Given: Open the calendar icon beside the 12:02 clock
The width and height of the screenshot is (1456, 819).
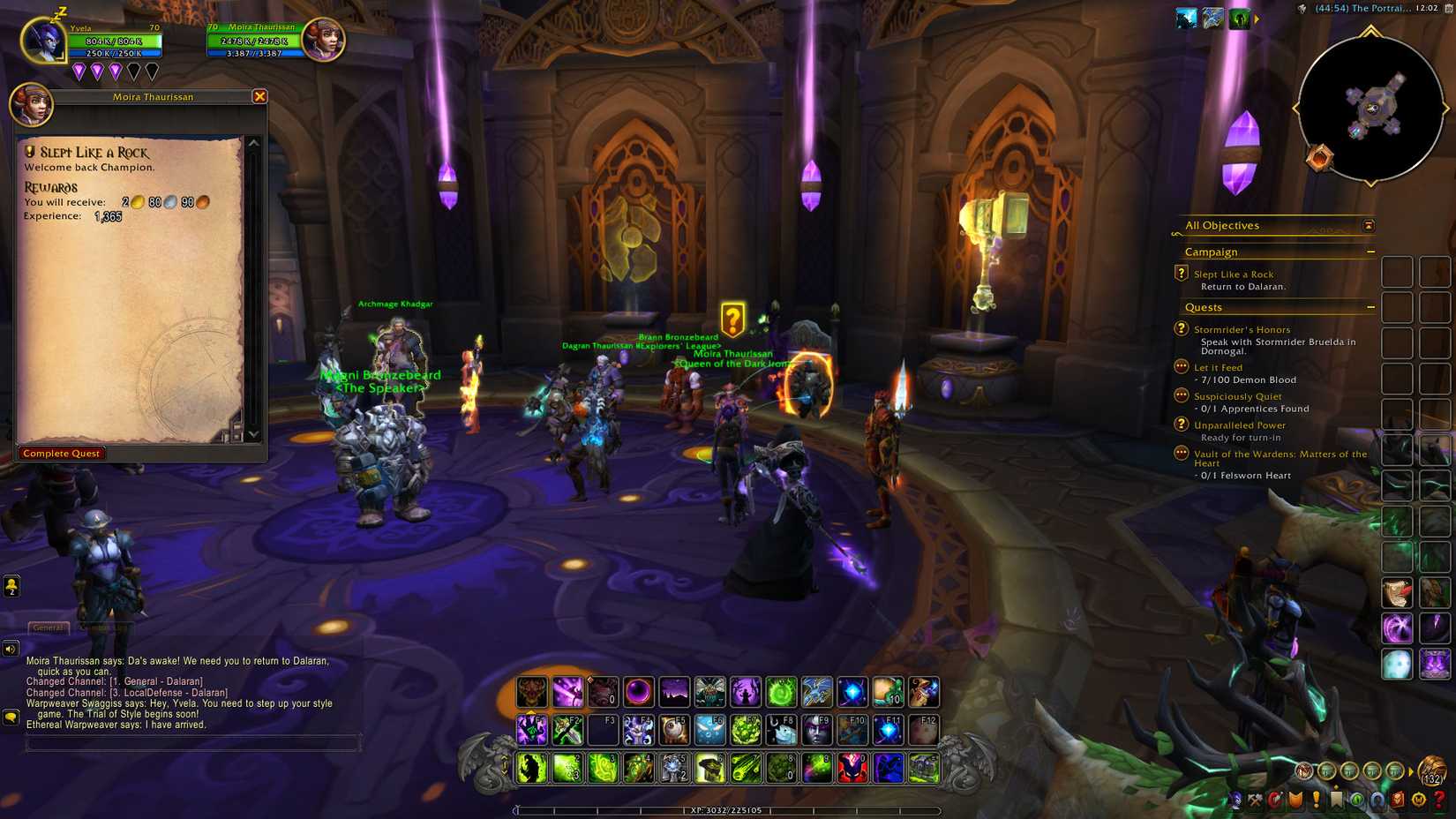Looking at the screenshot, I should point(1448,8).
